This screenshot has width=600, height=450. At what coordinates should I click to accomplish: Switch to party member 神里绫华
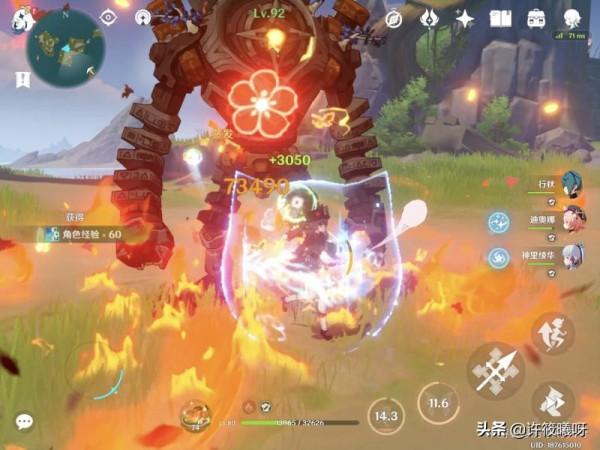[571, 254]
